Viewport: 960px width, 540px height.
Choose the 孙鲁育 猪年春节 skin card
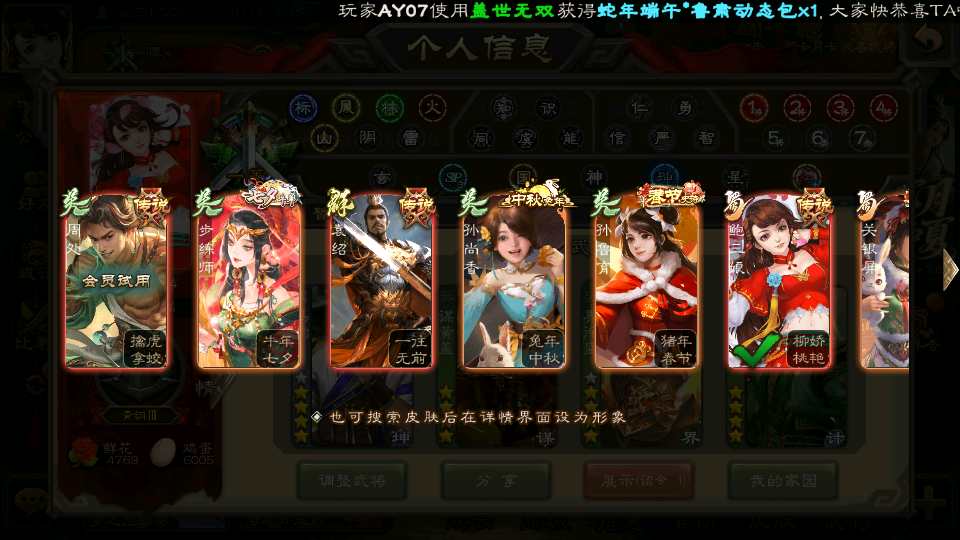(x=647, y=281)
